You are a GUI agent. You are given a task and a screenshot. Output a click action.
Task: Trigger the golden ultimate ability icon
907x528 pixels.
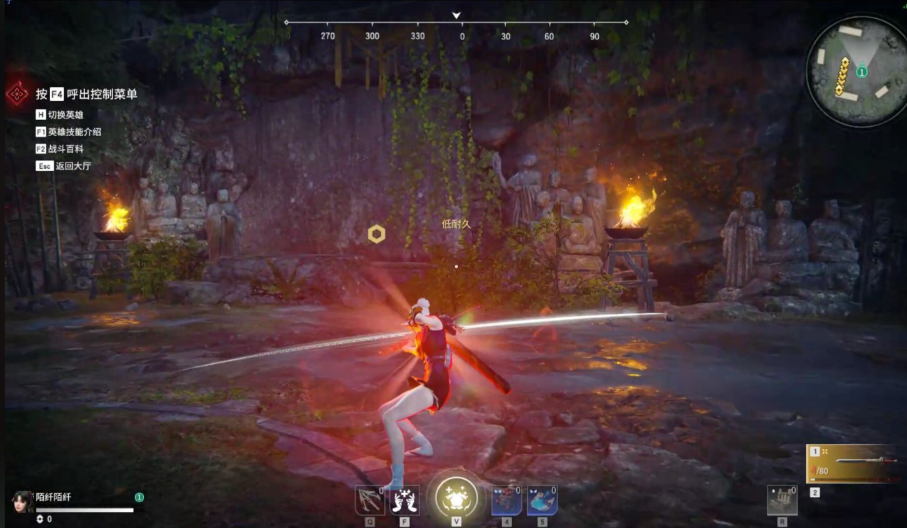coord(456,496)
